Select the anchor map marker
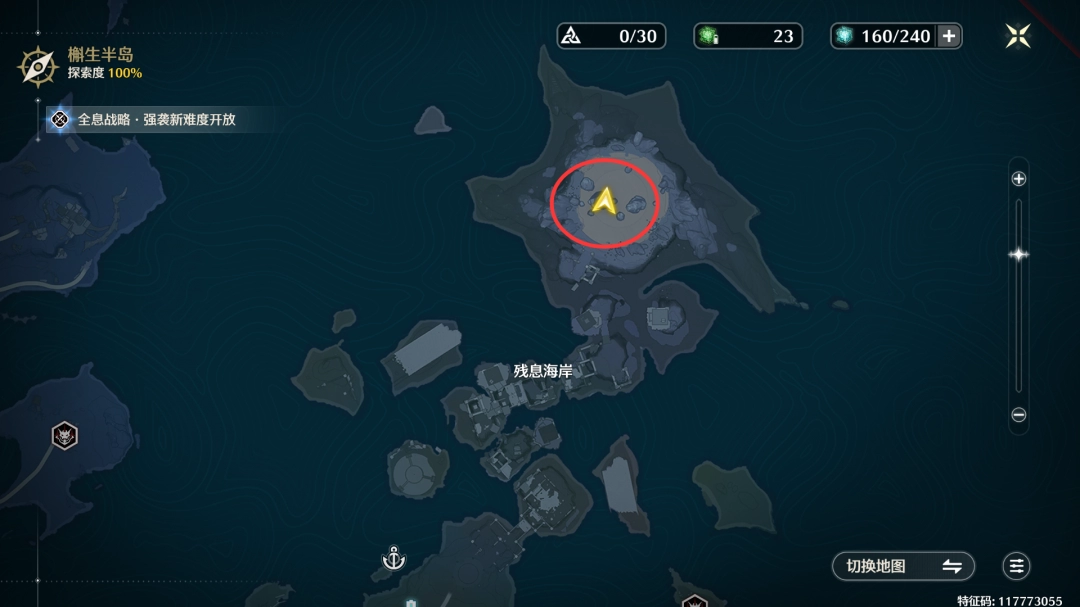This screenshot has height=607, width=1080. [x=393, y=558]
